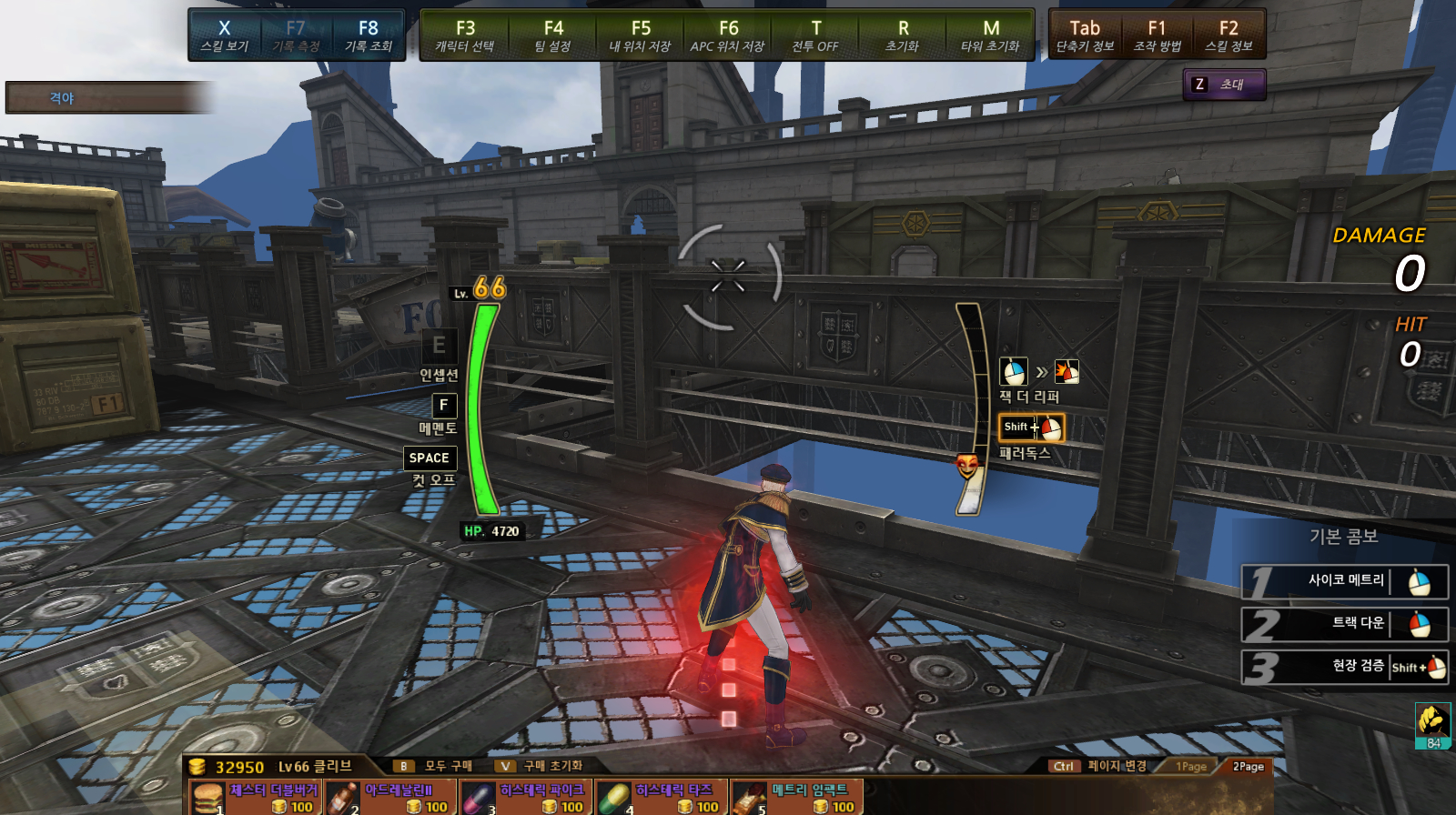Viewport: 1456px width, 815px height.
Task: Select the 타워 초기화 tower reset button
Action: pos(991,35)
